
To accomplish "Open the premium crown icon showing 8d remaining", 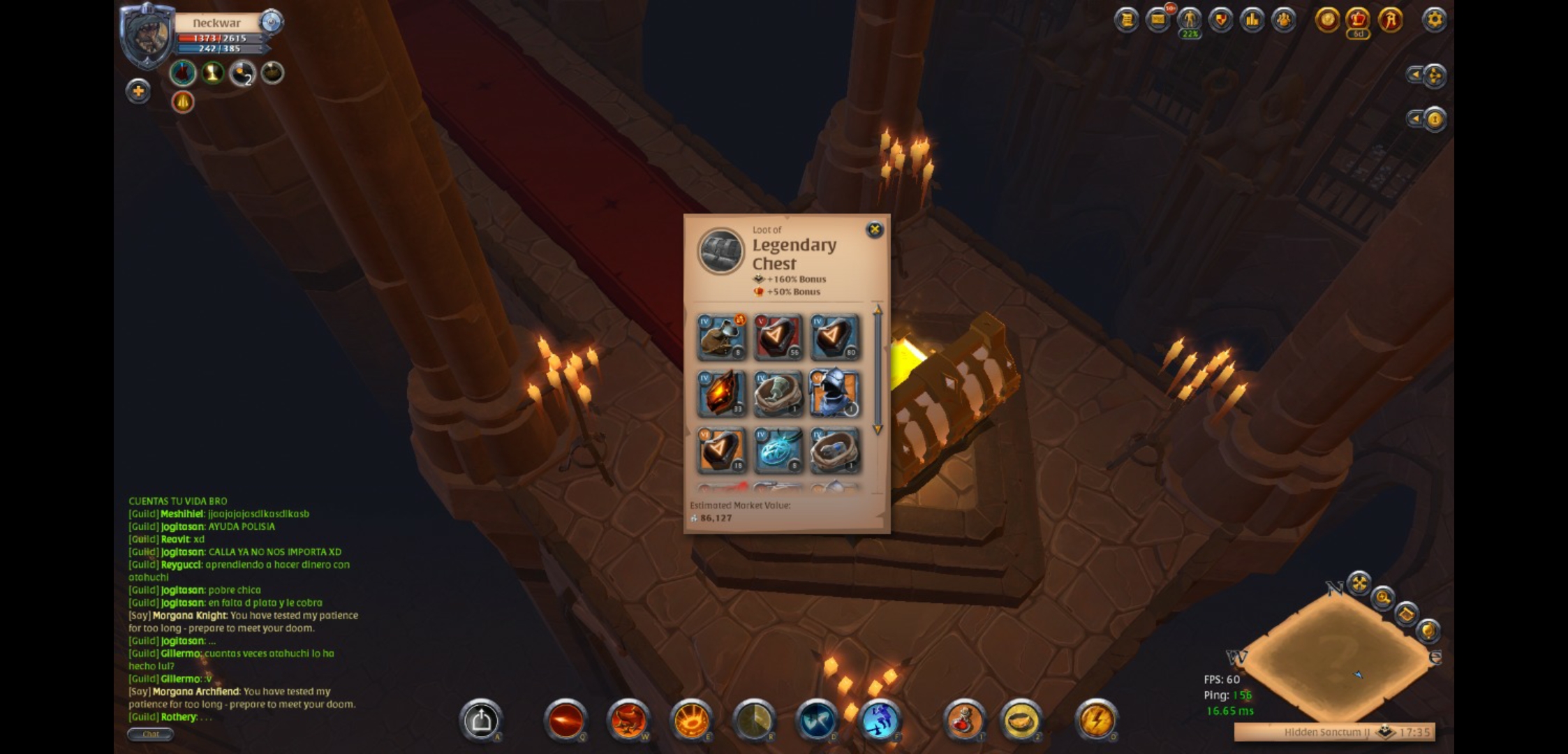I will (x=1358, y=21).
